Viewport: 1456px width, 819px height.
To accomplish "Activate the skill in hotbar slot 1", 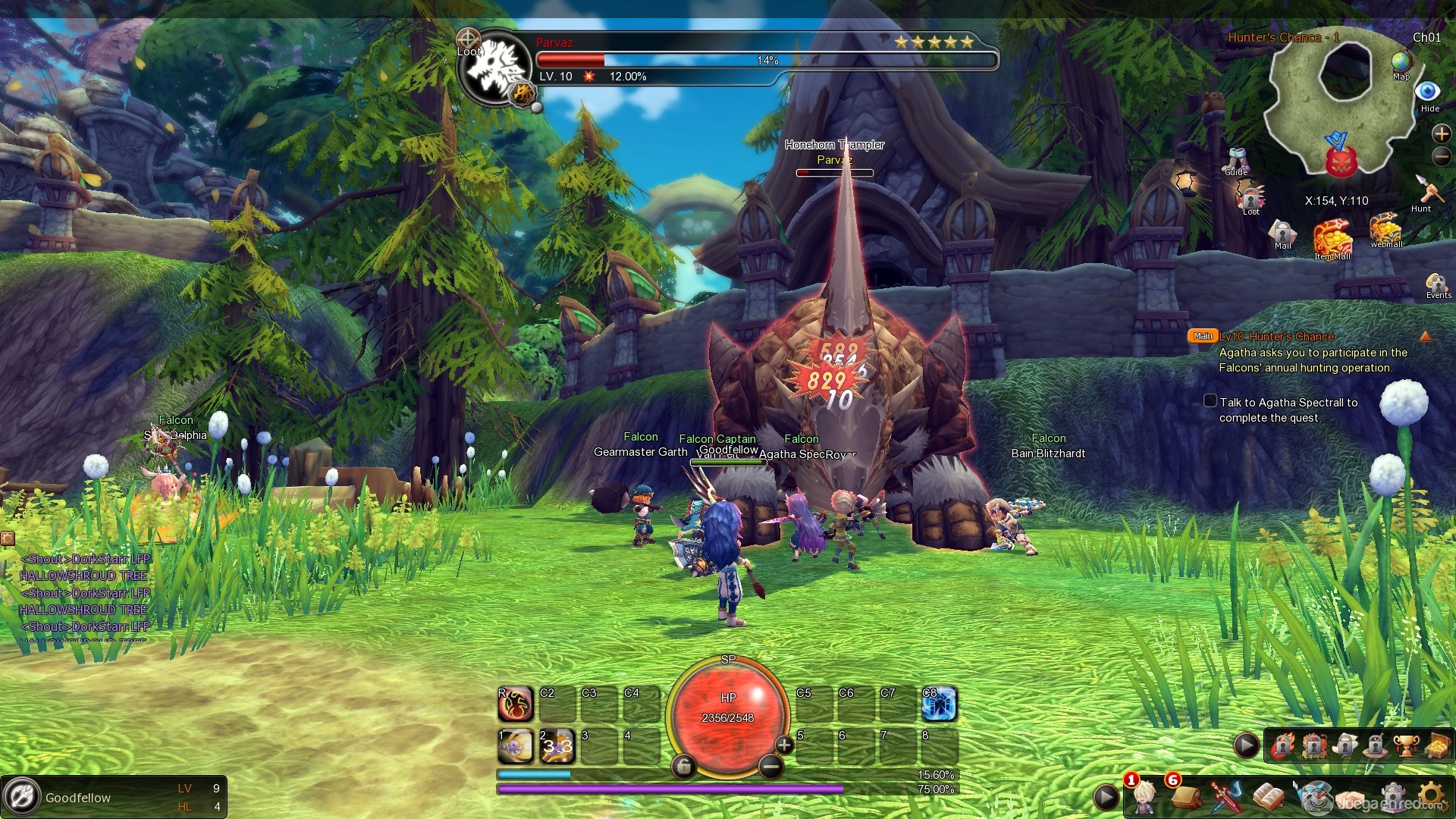I will pyautogui.click(x=516, y=747).
